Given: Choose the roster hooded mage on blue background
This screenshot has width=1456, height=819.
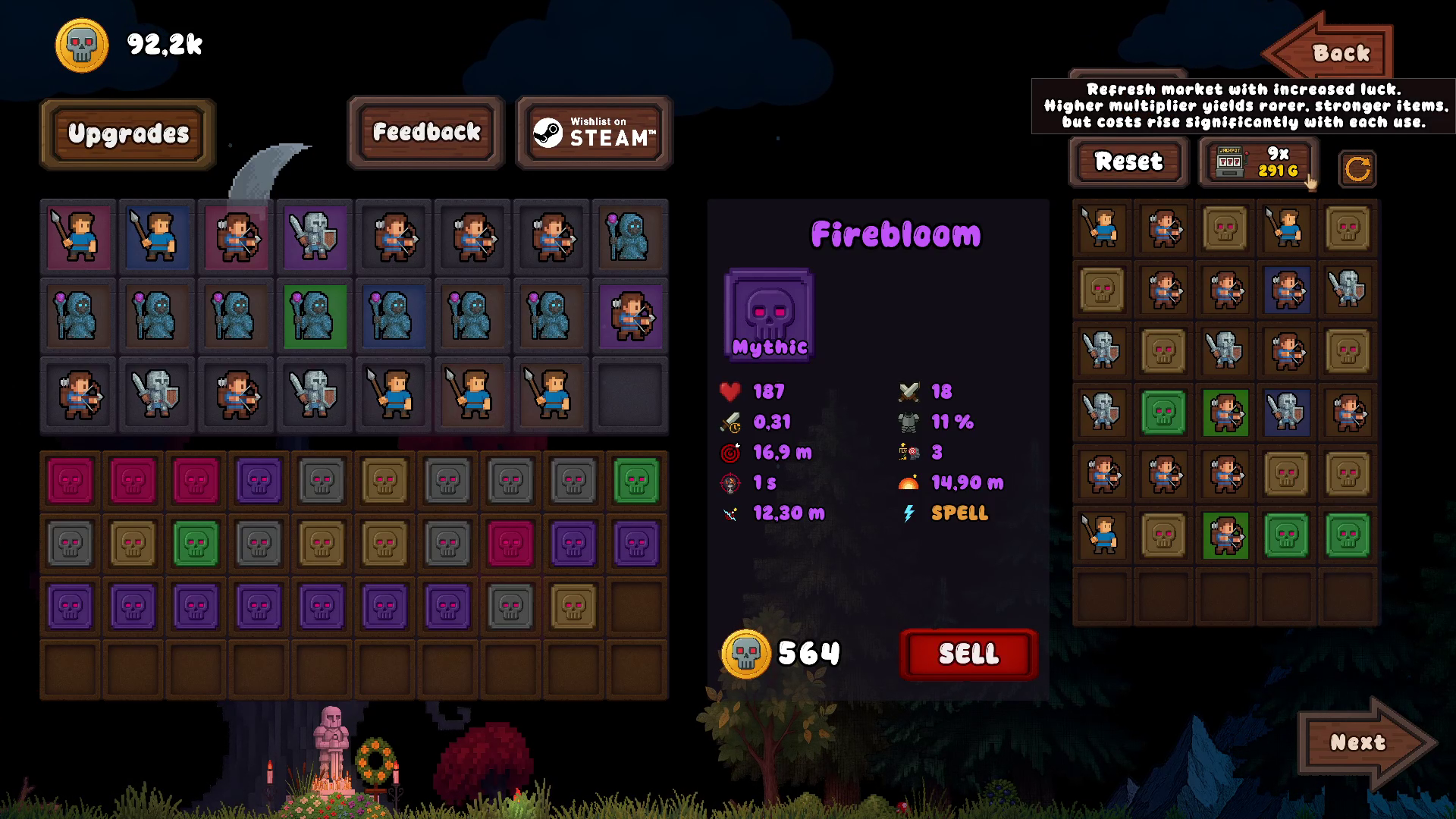Looking at the screenshot, I should [394, 316].
